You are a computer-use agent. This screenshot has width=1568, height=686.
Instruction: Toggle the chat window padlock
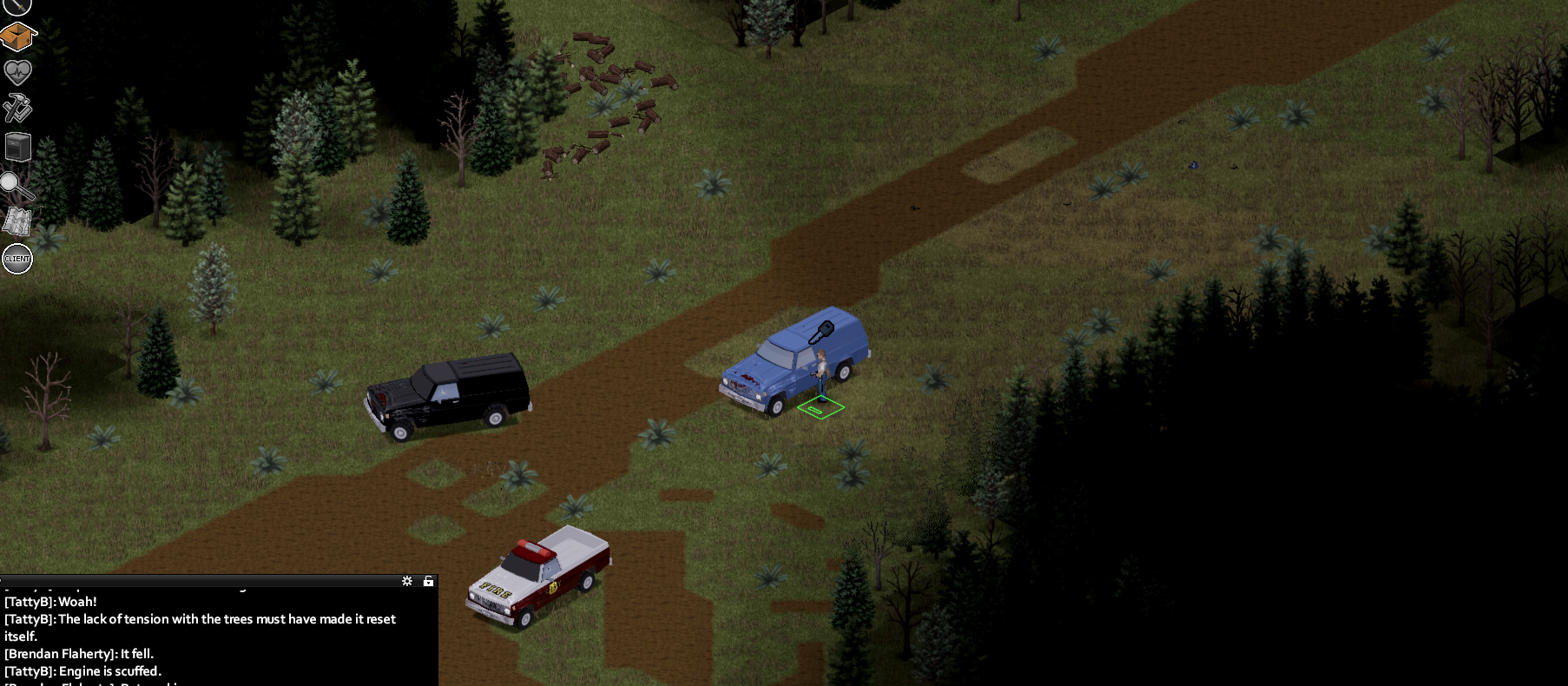[428, 581]
